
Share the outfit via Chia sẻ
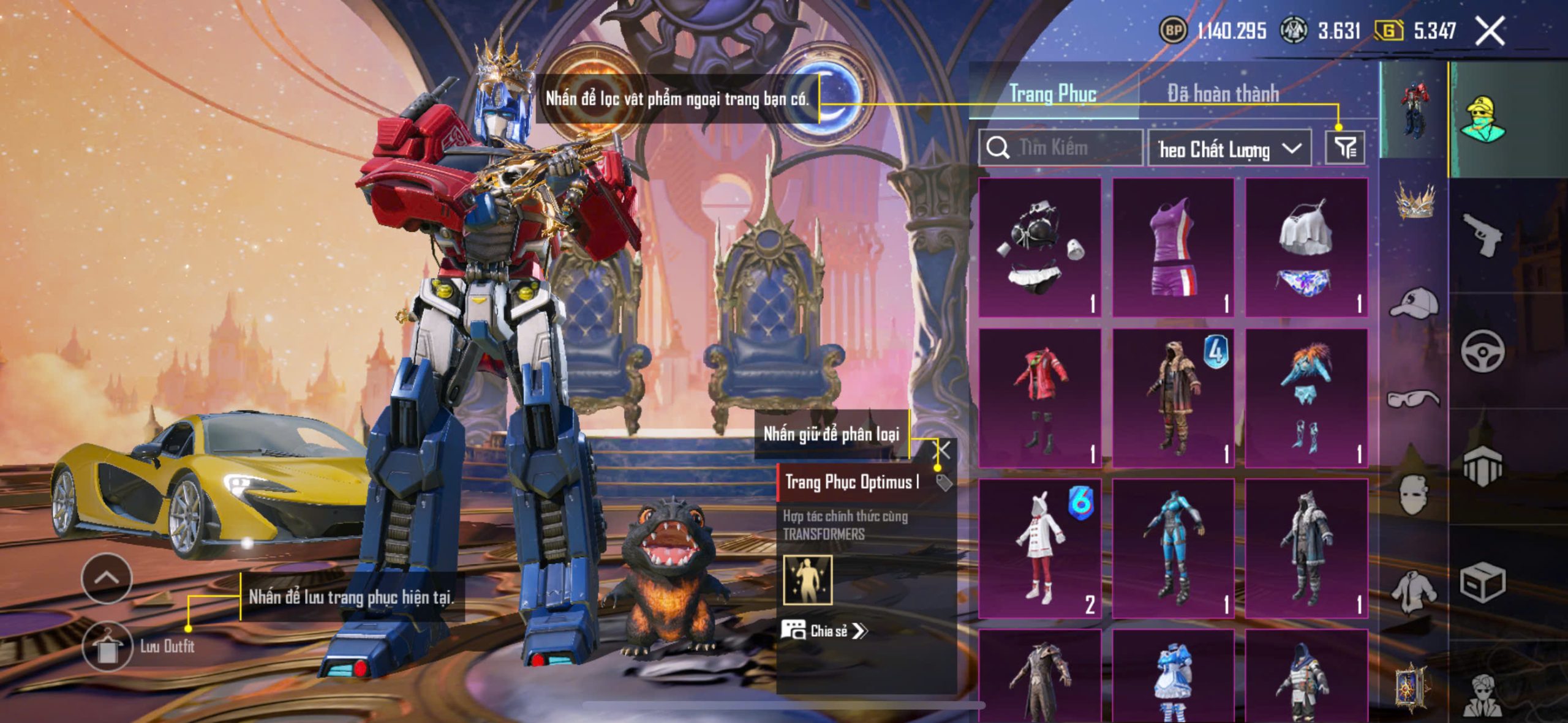tap(824, 631)
